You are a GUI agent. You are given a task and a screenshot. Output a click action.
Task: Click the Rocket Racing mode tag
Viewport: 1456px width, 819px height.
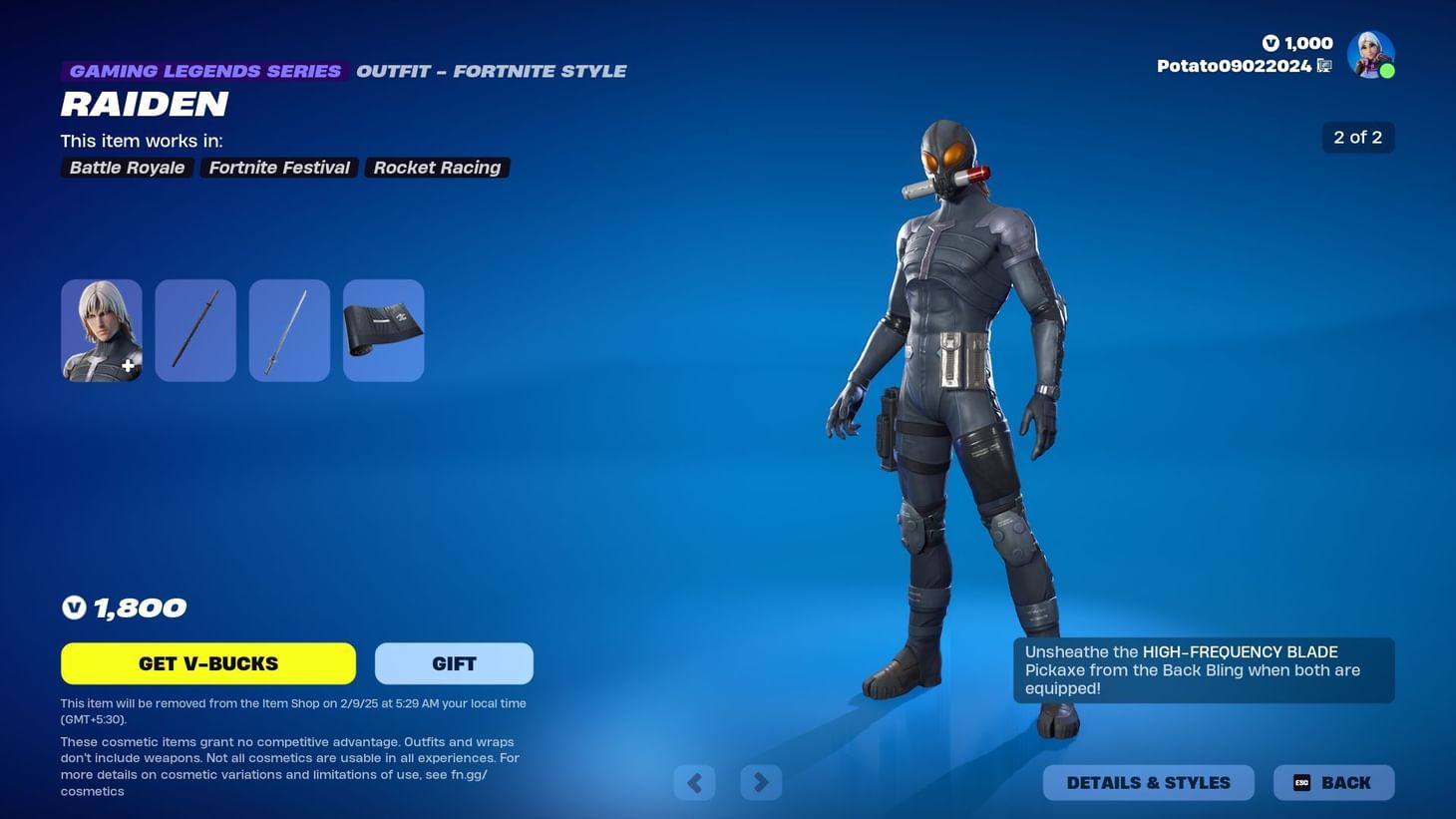coord(436,168)
